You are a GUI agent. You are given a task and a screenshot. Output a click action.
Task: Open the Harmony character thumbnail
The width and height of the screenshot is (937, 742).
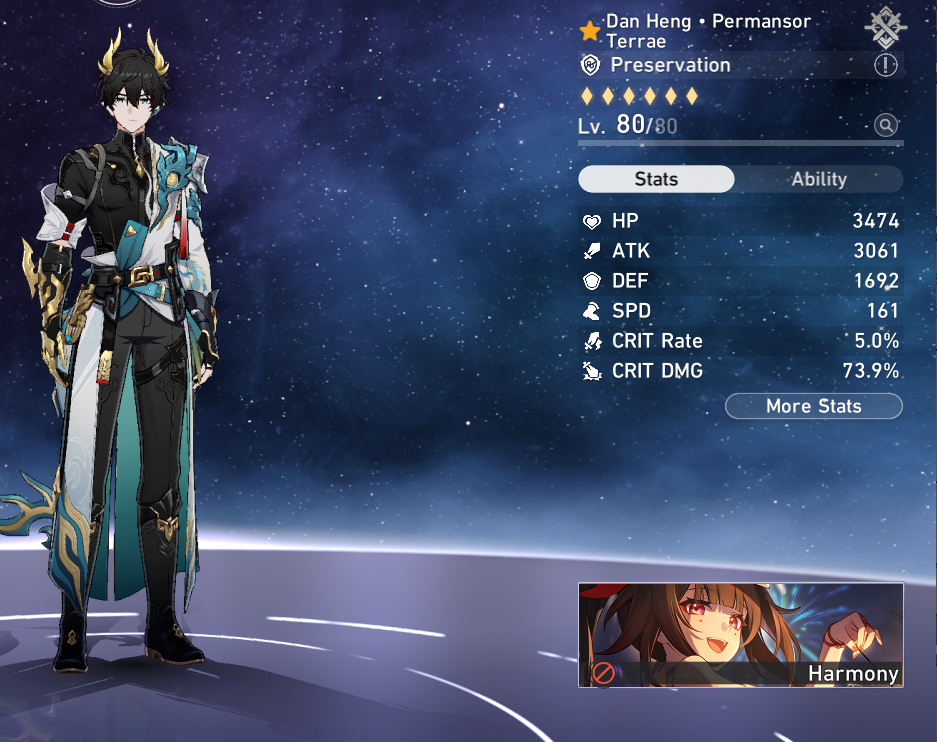(x=740, y=635)
